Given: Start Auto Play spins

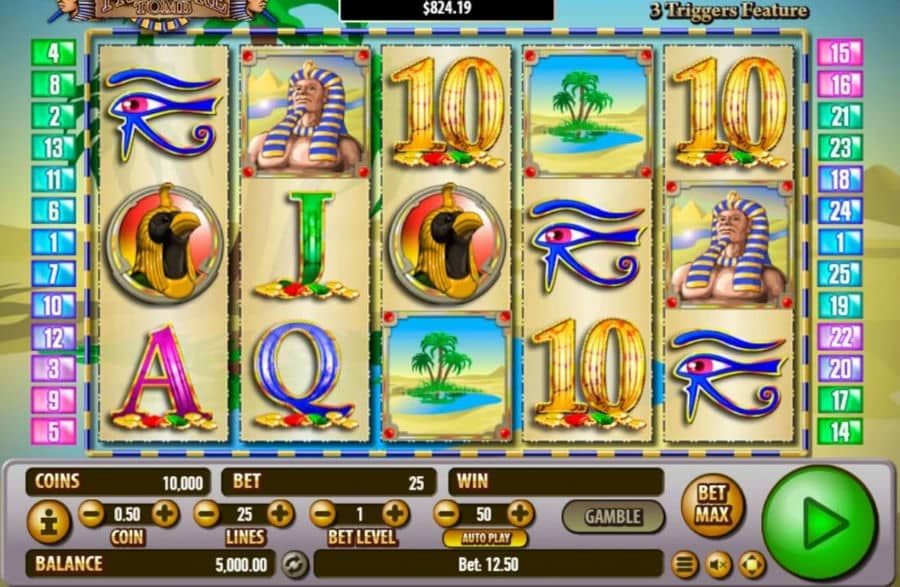Looking at the screenshot, I should (x=484, y=539).
